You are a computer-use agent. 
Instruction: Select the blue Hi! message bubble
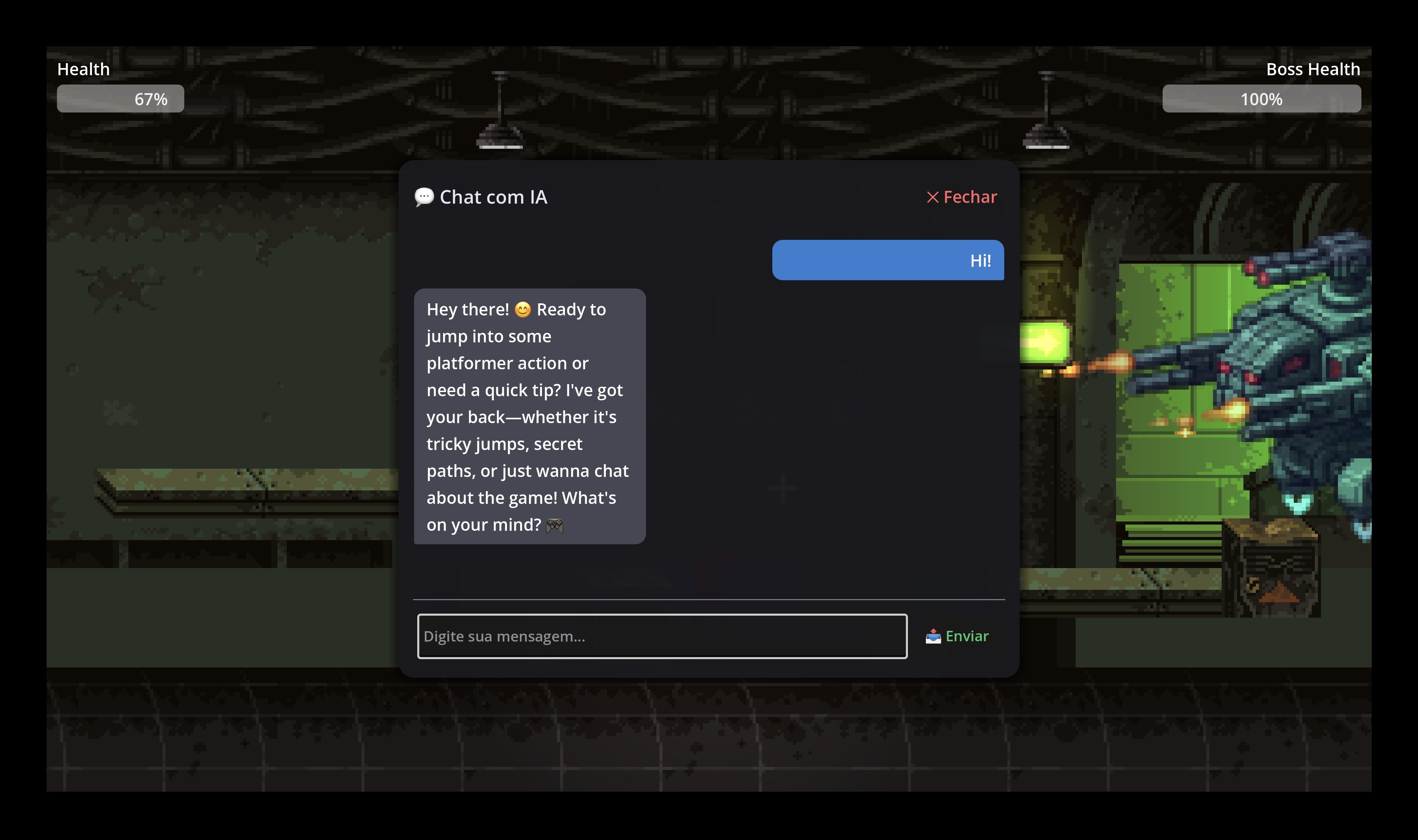coord(888,260)
